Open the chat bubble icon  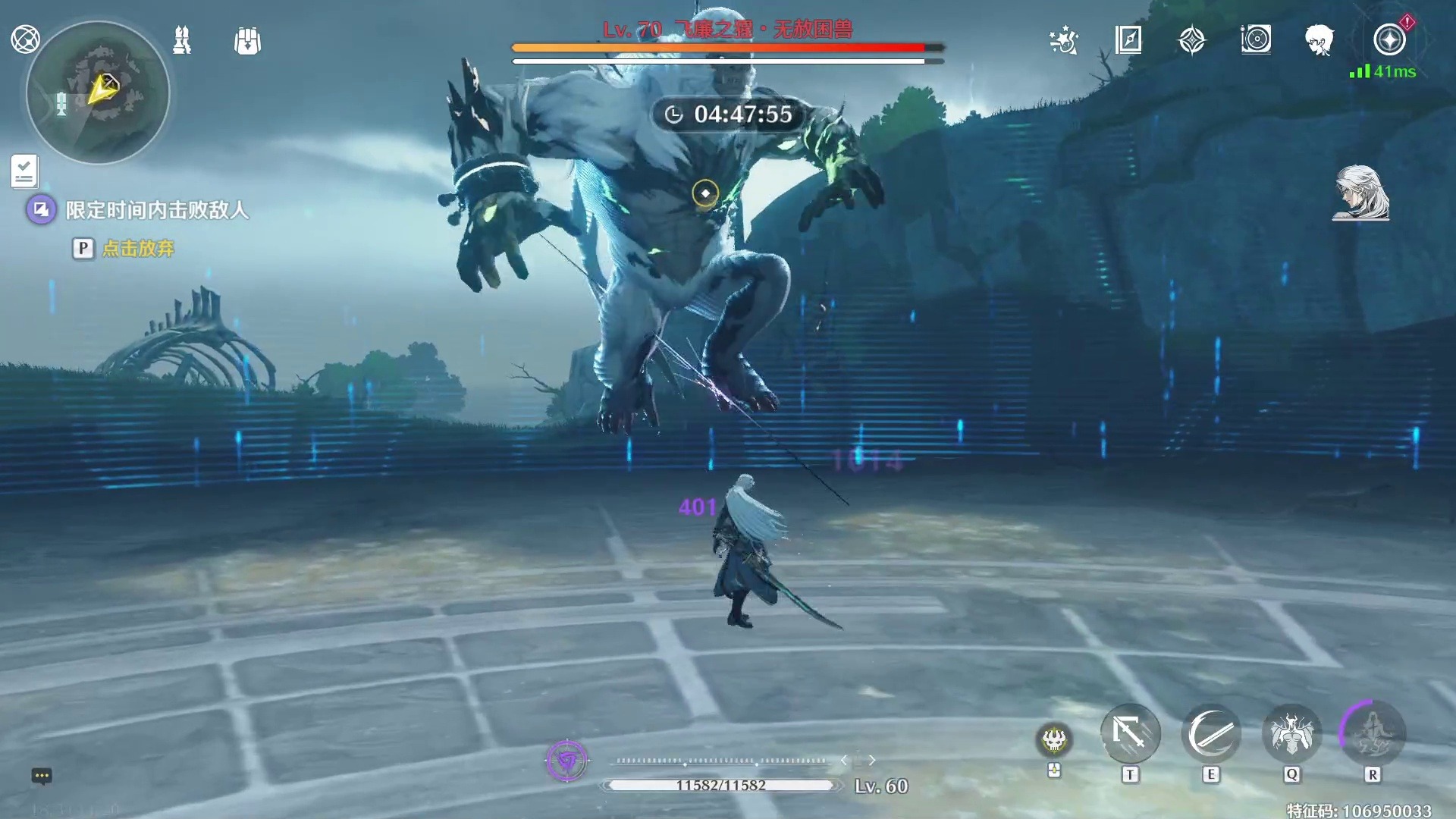tap(42, 776)
